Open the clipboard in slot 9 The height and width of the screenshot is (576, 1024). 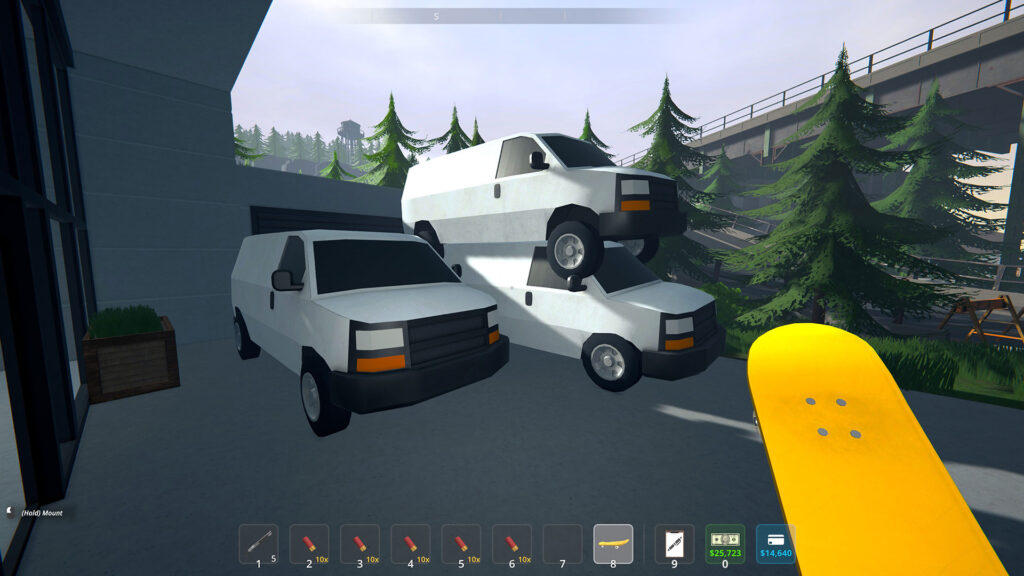674,544
